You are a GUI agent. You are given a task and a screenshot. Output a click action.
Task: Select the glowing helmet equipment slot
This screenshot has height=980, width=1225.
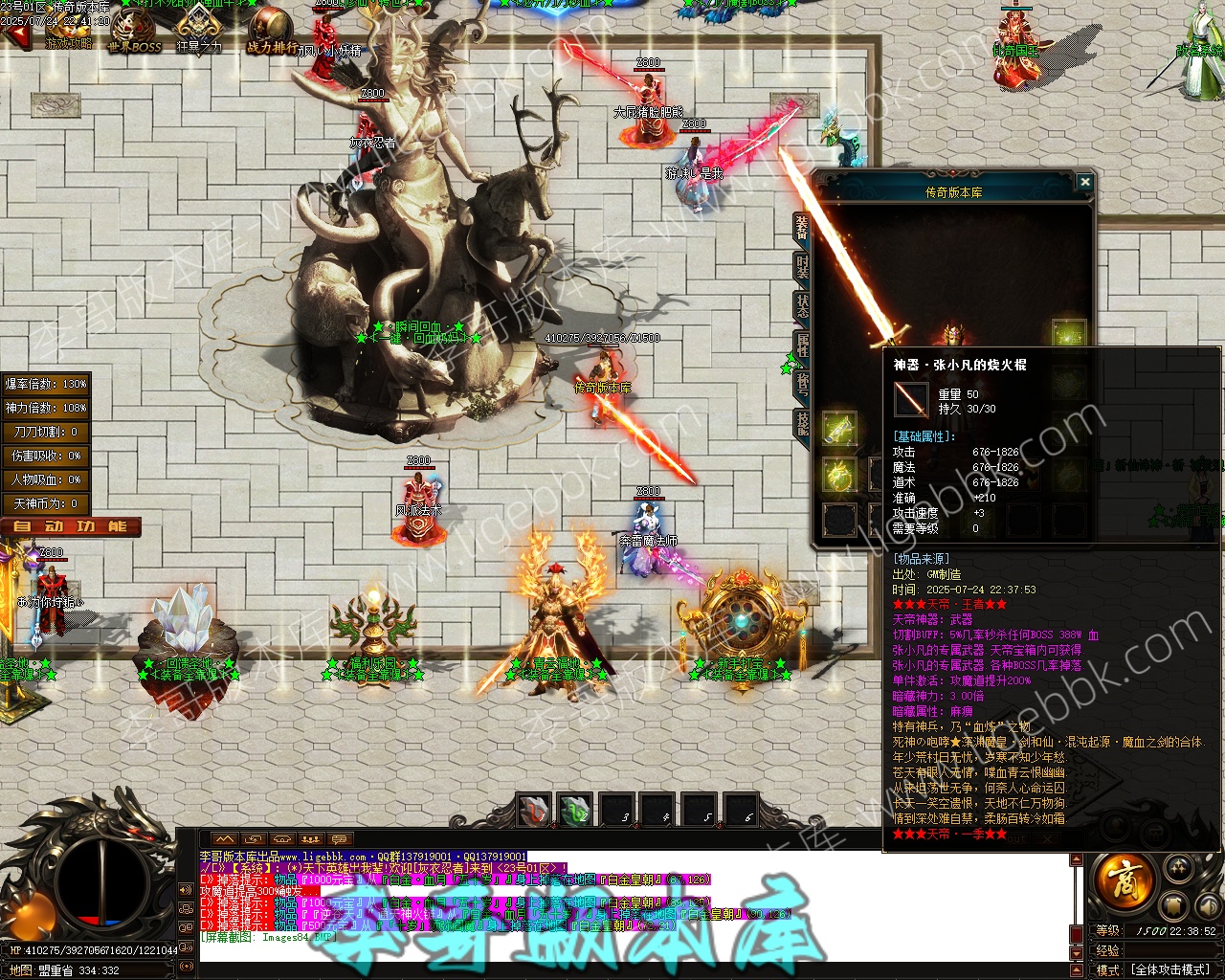pos(1068,334)
